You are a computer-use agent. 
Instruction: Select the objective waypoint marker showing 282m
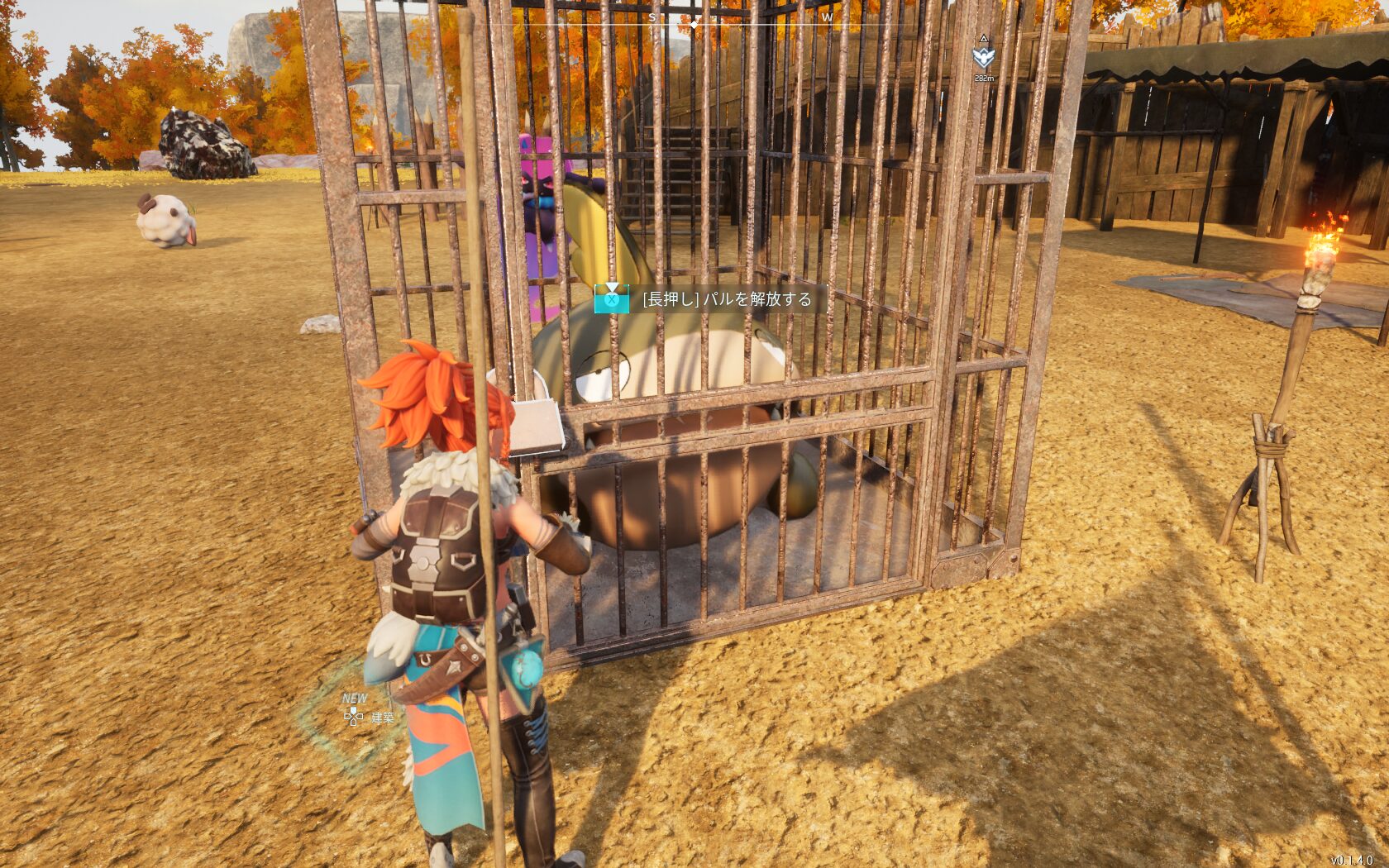pyautogui.click(x=983, y=57)
